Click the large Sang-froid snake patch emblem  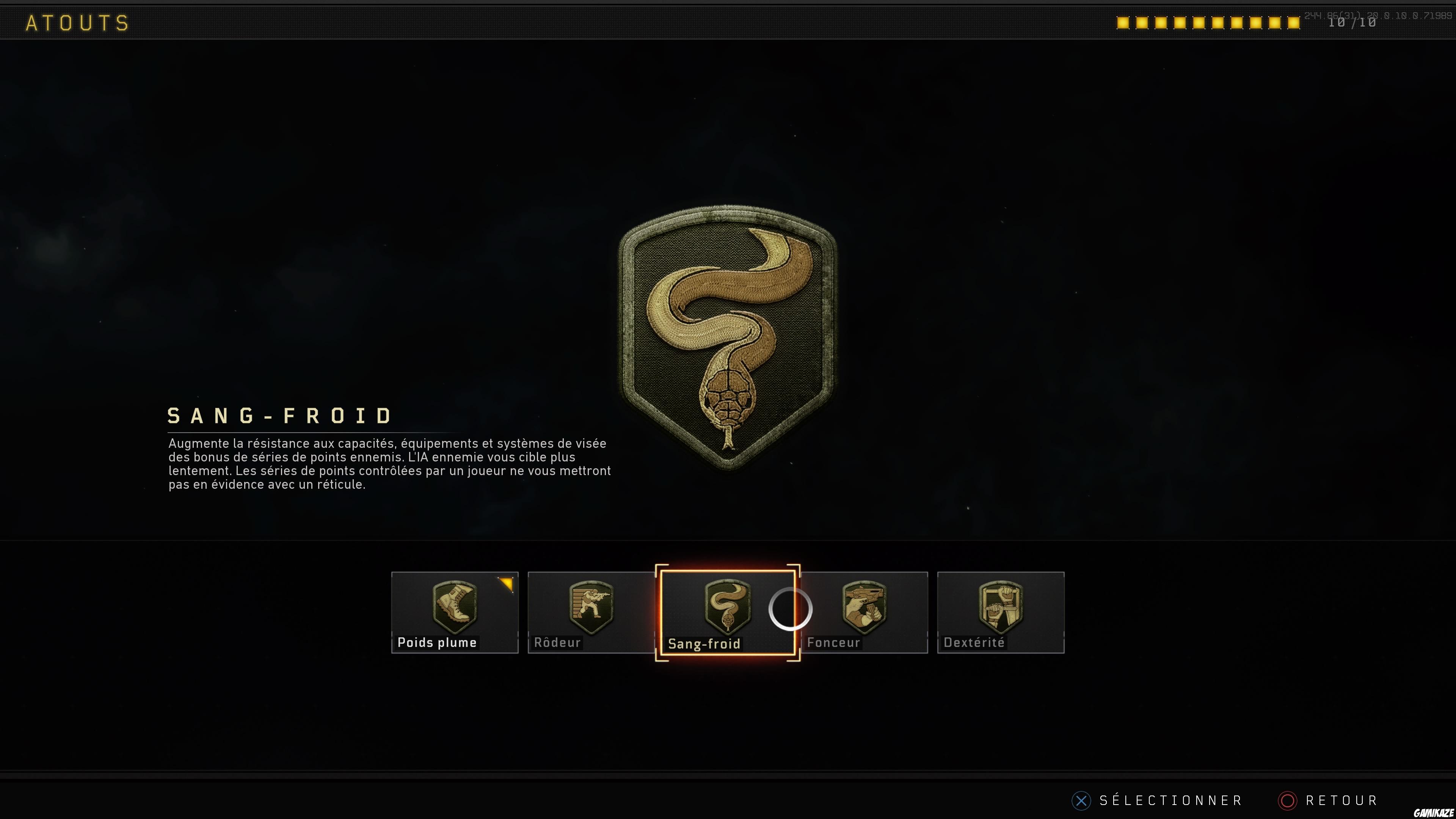point(729,339)
